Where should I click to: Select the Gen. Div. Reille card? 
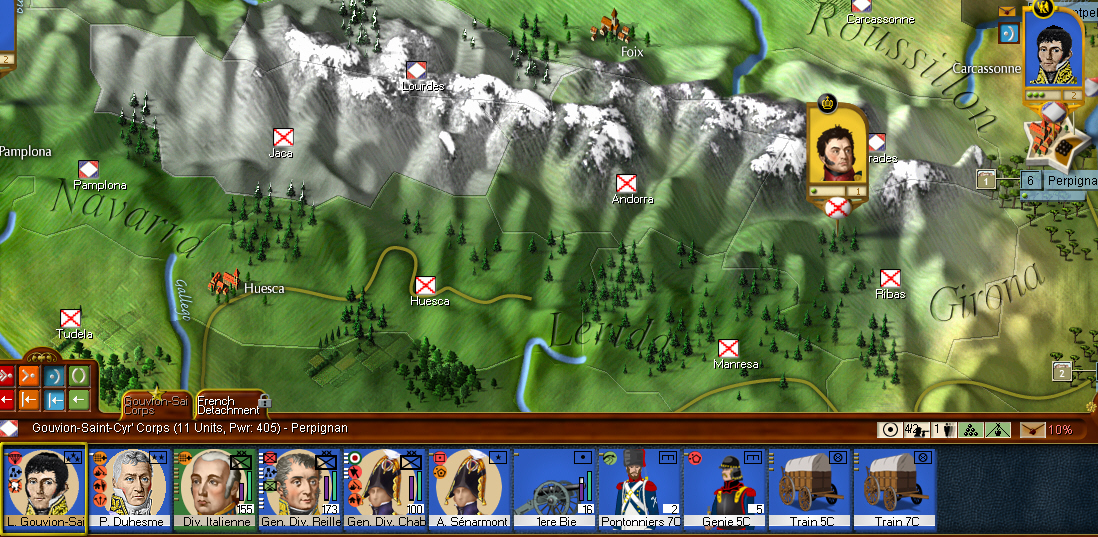(x=299, y=488)
